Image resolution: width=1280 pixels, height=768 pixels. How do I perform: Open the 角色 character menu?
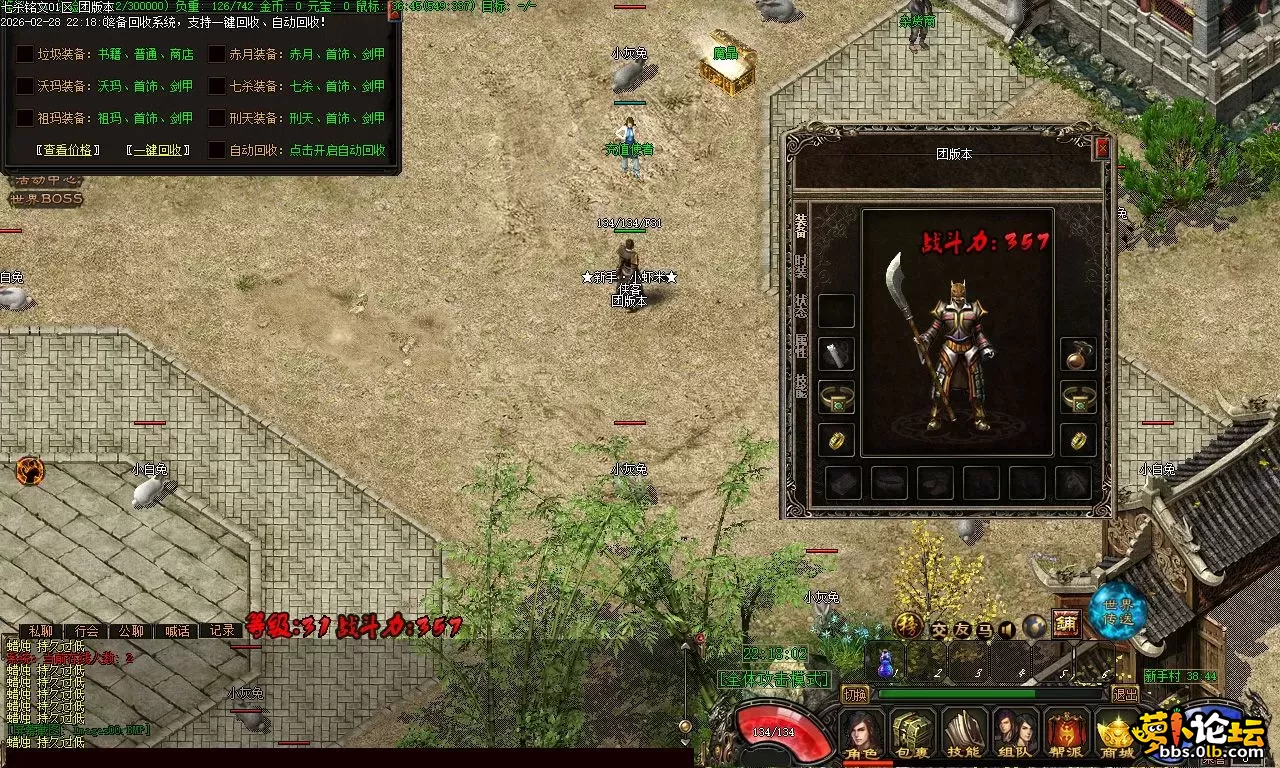pyautogui.click(x=861, y=734)
